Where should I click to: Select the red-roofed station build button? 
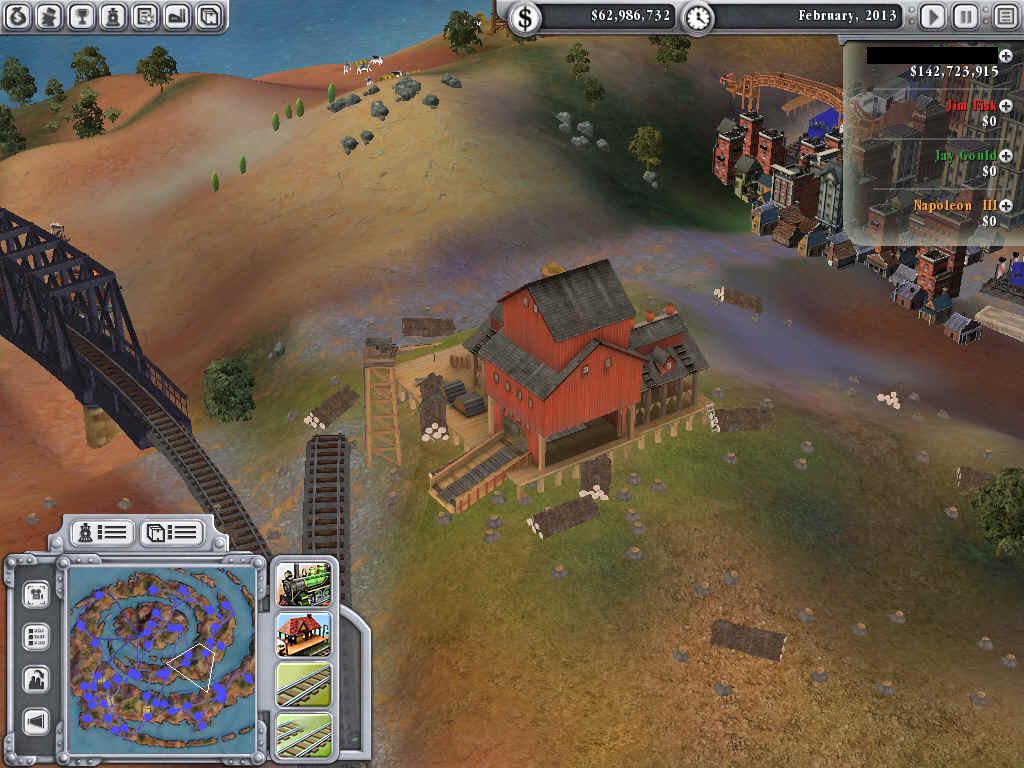pyautogui.click(x=303, y=634)
